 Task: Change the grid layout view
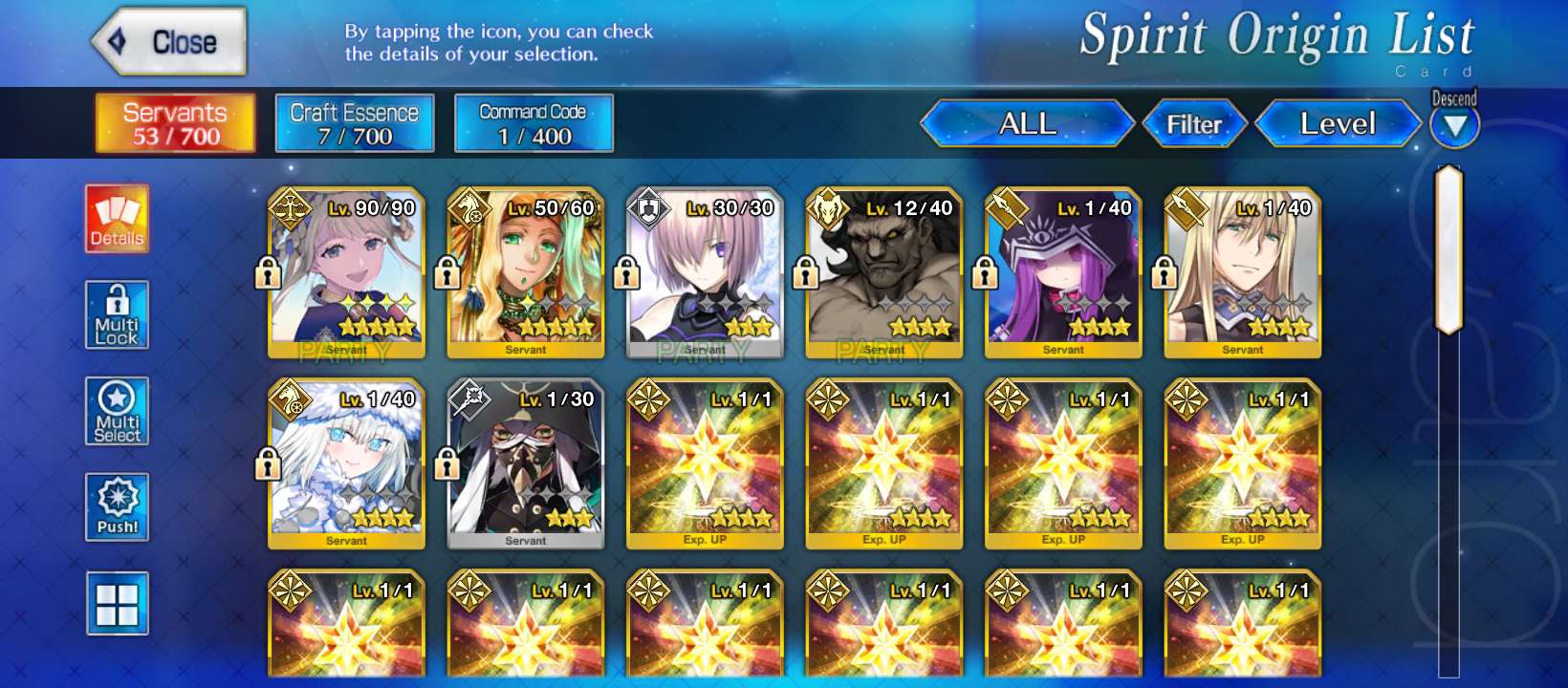(117, 603)
